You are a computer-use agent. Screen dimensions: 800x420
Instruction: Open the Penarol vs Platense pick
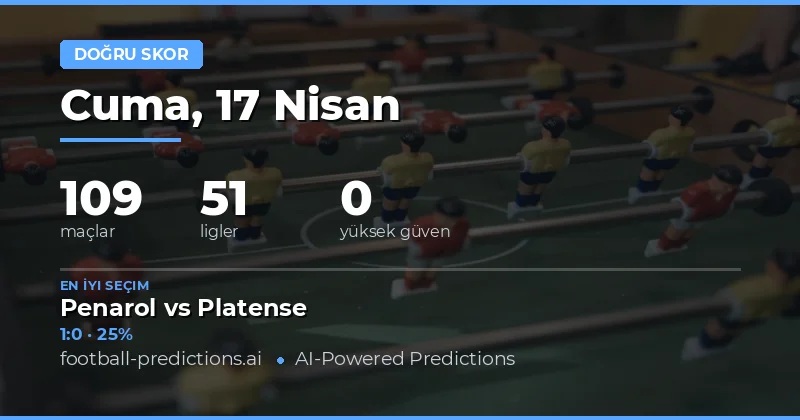point(183,308)
